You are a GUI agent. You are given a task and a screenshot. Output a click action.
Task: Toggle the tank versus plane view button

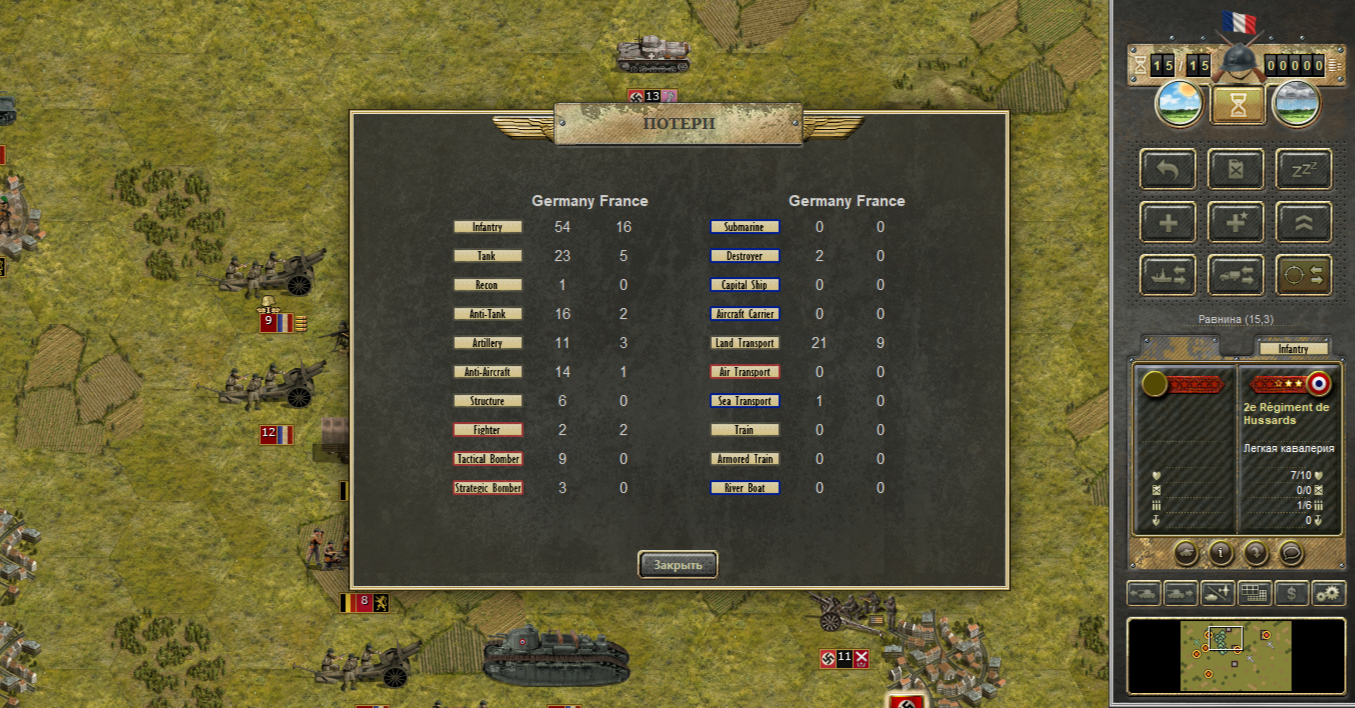[x=1218, y=593]
